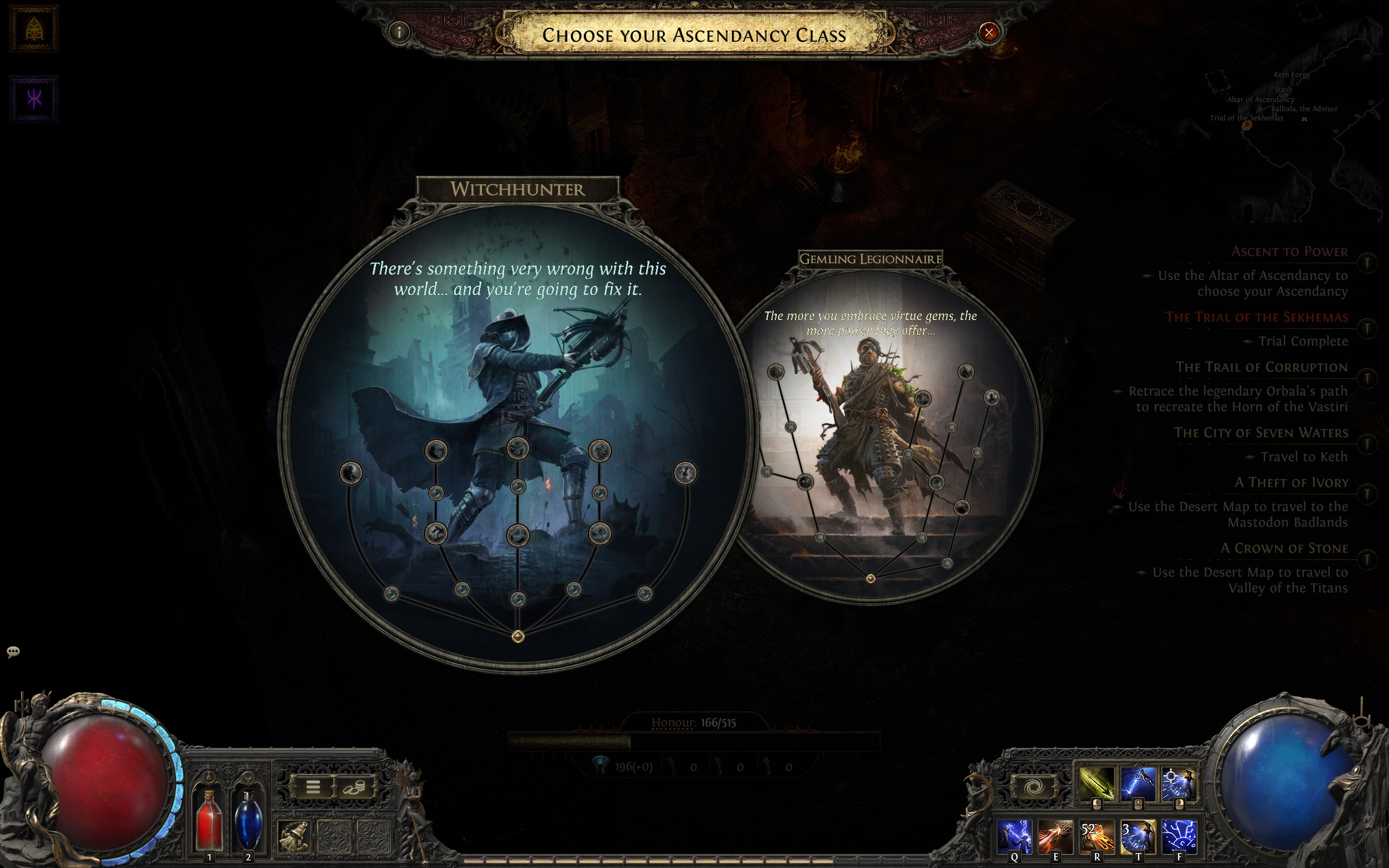The width and height of the screenshot is (1389, 868).
Task: Open the chat bubble icon
Action: [x=13, y=651]
